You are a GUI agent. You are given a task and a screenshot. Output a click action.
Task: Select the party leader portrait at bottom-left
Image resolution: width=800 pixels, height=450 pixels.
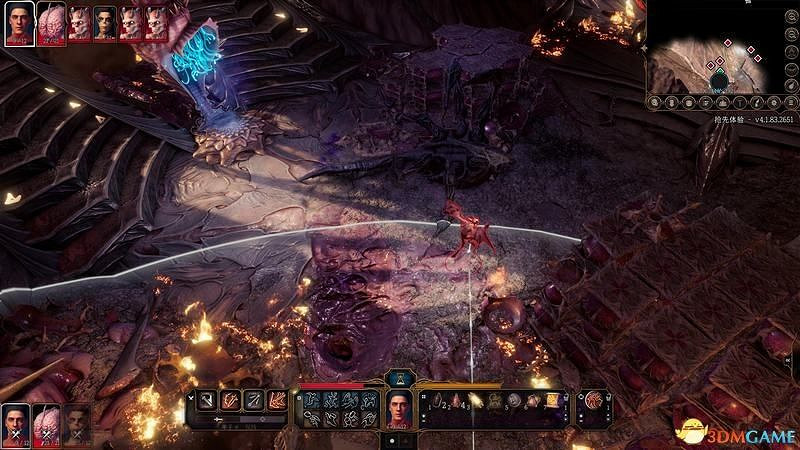click(15, 423)
